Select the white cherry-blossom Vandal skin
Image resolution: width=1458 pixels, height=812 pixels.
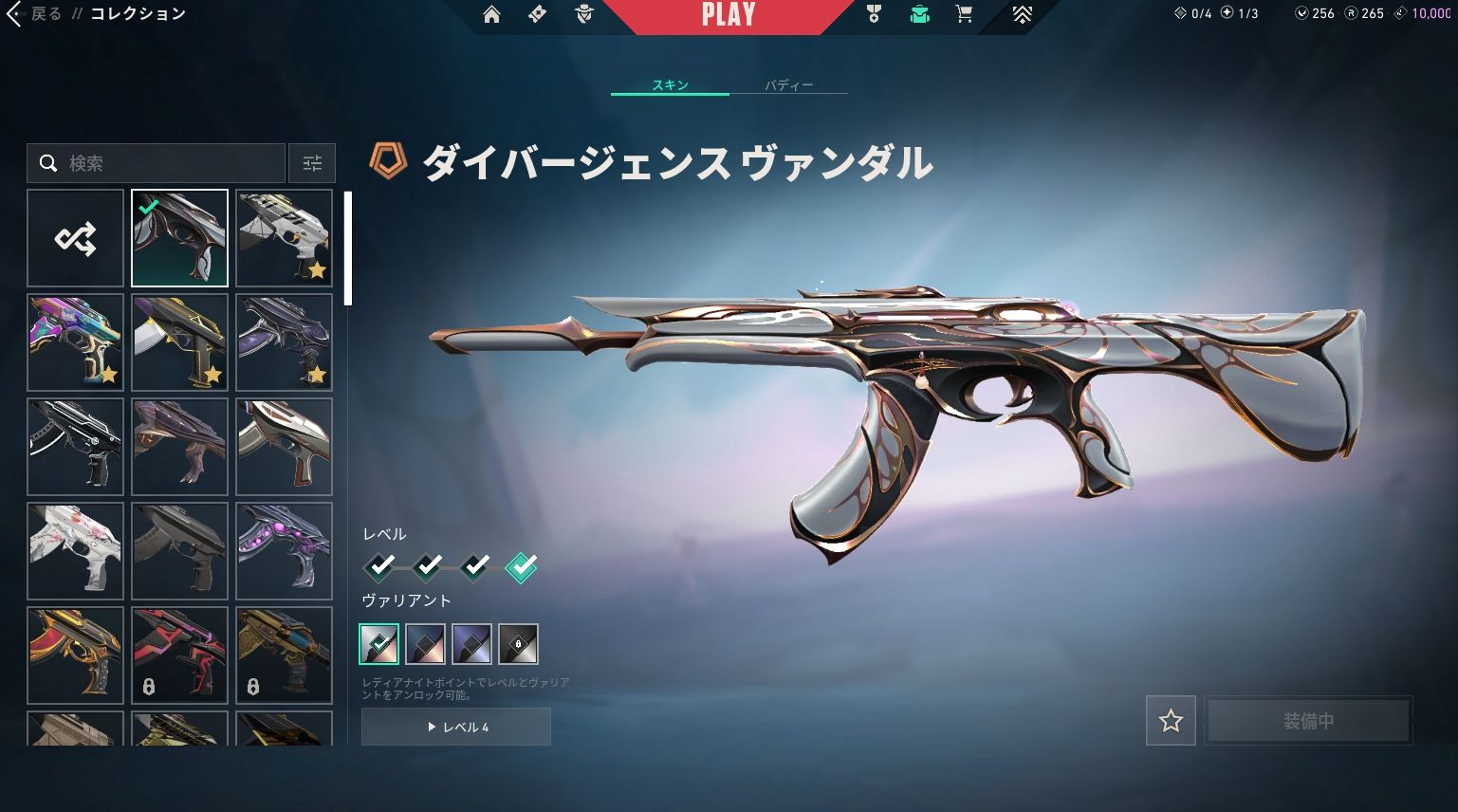pyautogui.click(x=75, y=551)
